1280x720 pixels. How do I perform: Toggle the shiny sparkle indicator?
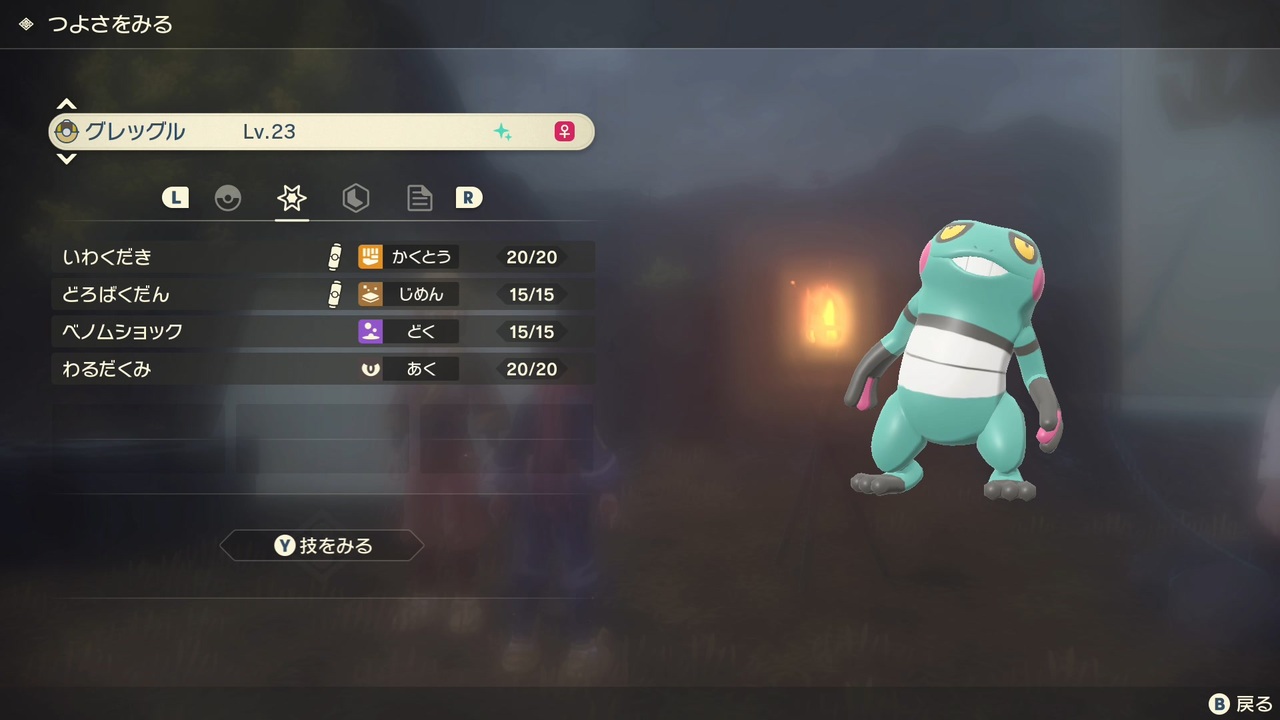pyautogui.click(x=504, y=131)
